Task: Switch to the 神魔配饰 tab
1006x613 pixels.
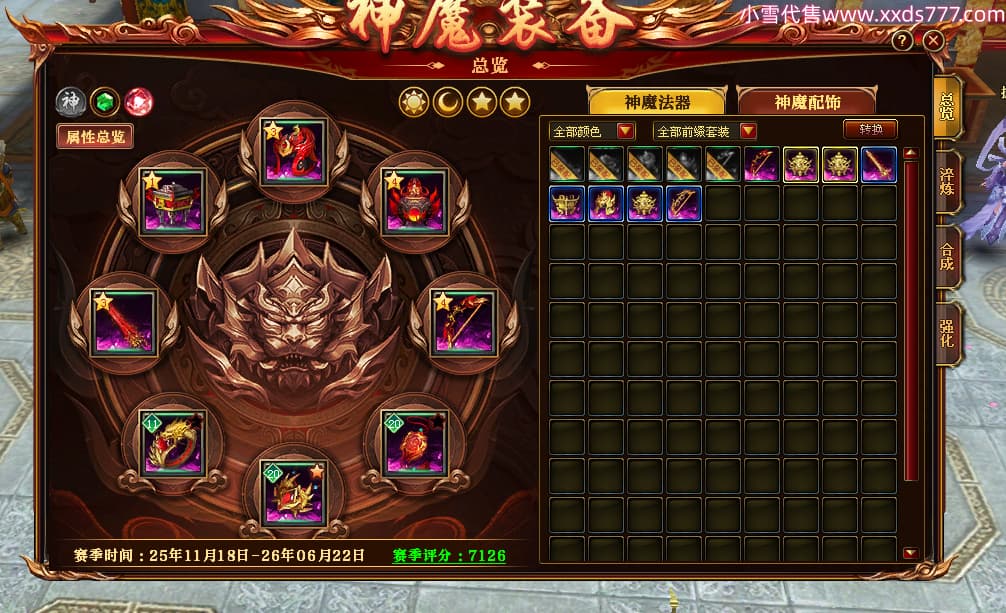Action: 805,102
